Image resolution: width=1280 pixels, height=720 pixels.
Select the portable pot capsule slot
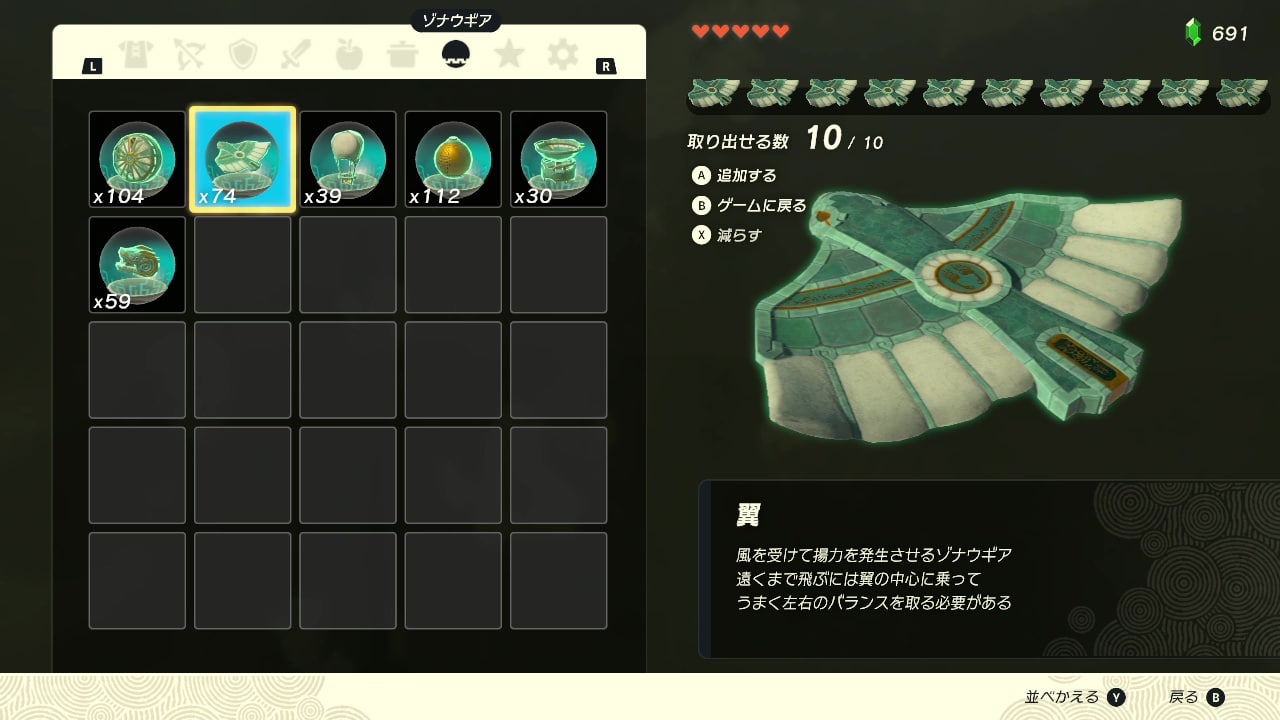(559, 159)
